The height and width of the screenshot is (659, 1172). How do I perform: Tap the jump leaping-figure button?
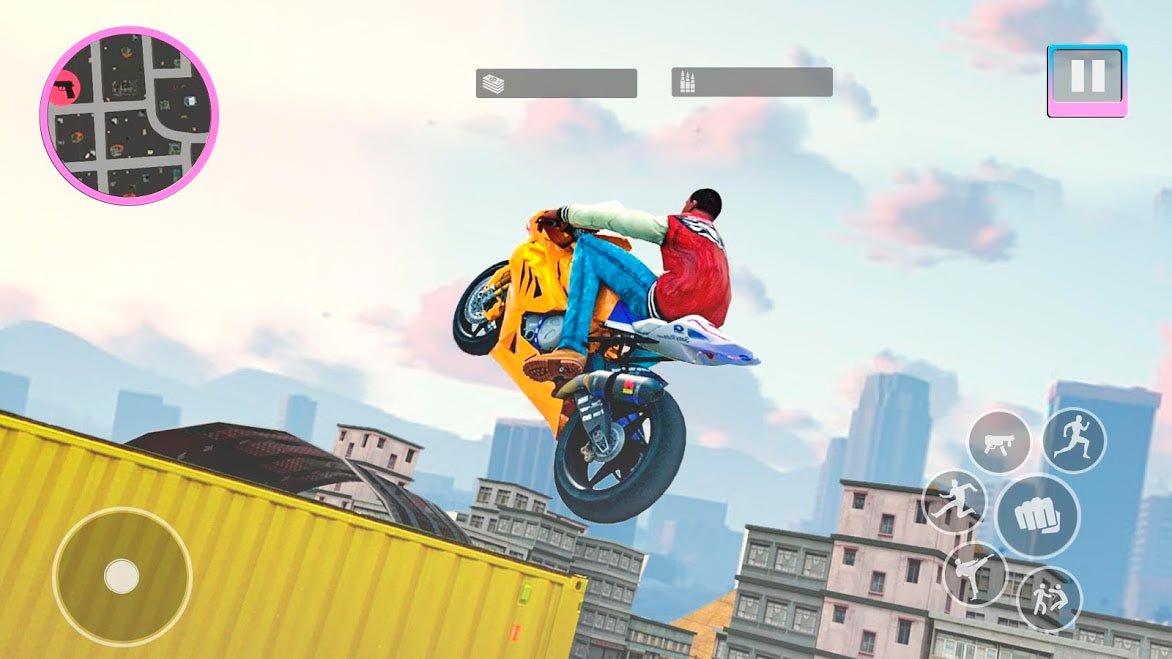pyautogui.click(x=954, y=502)
